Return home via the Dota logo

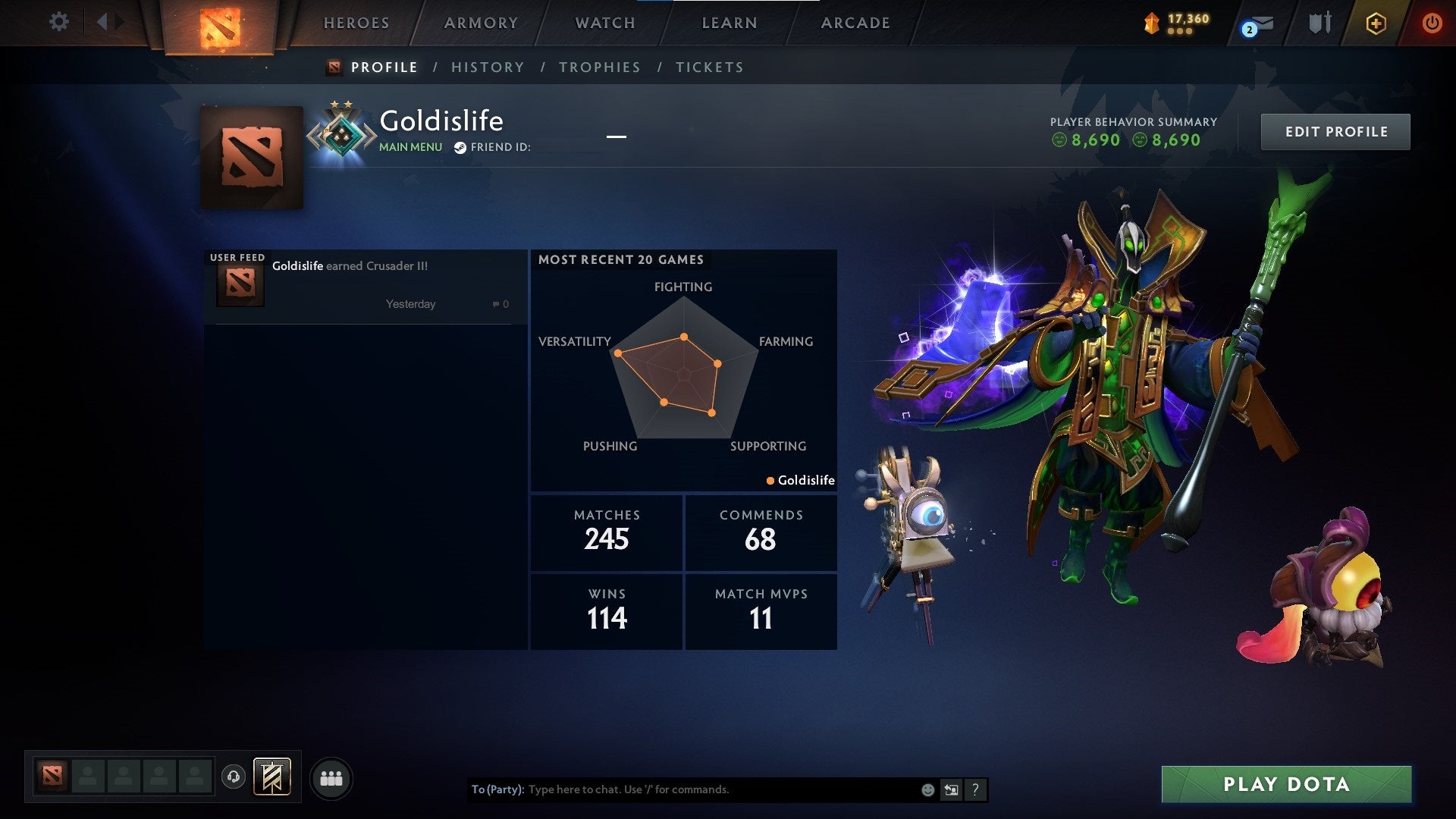(220, 27)
